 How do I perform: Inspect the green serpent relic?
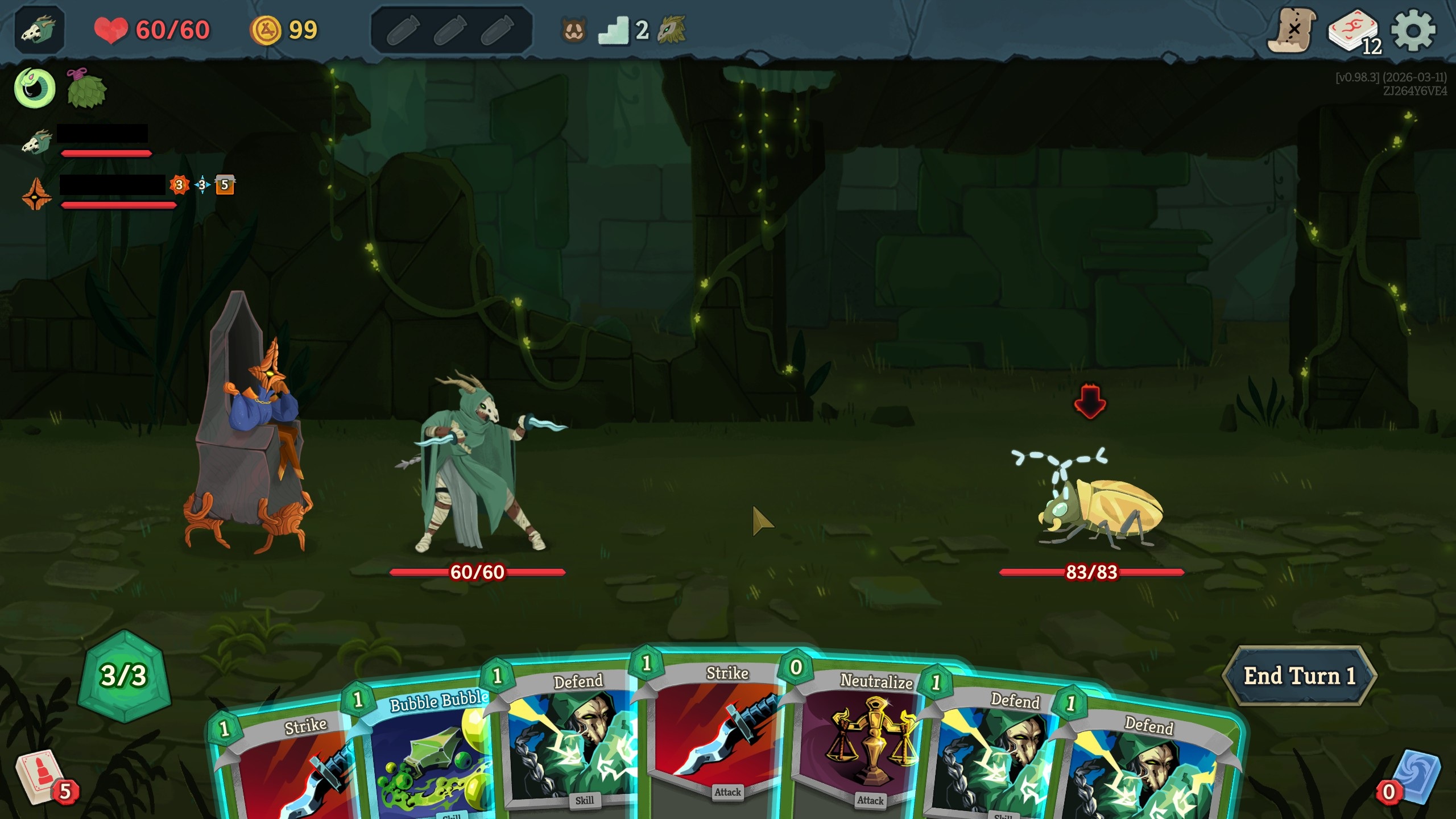34,86
